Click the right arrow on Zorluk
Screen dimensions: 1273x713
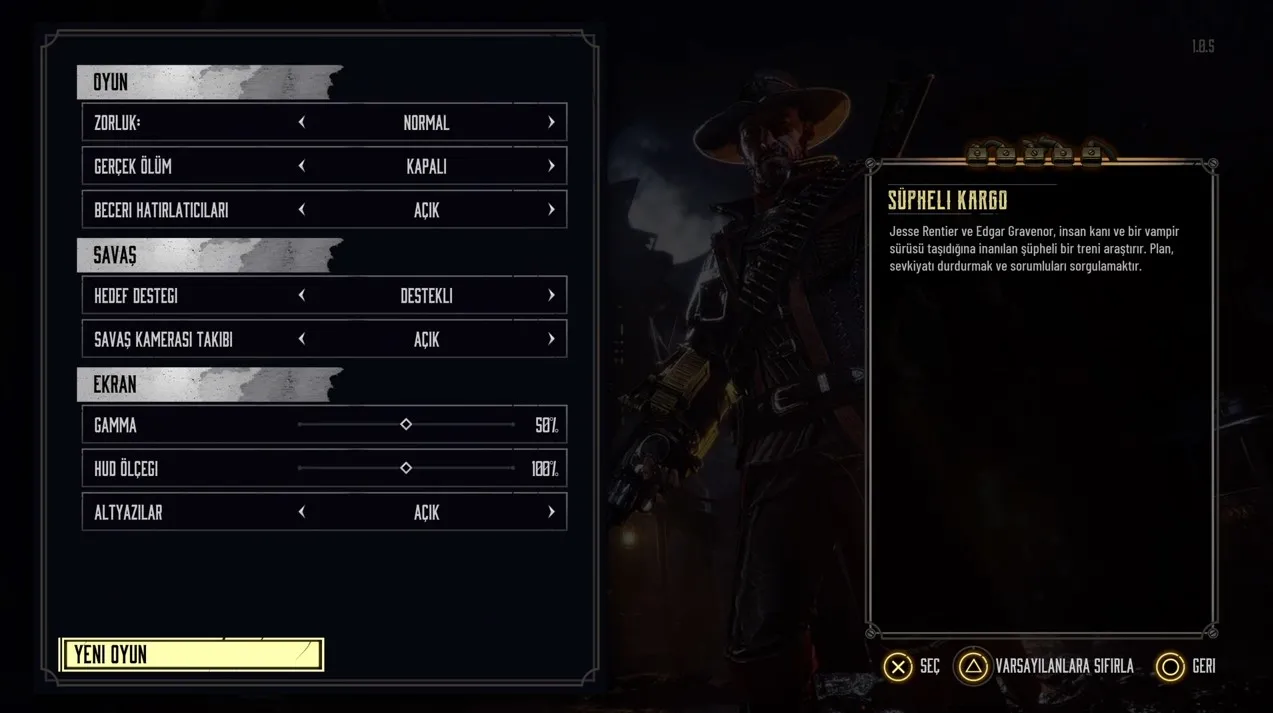point(551,123)
